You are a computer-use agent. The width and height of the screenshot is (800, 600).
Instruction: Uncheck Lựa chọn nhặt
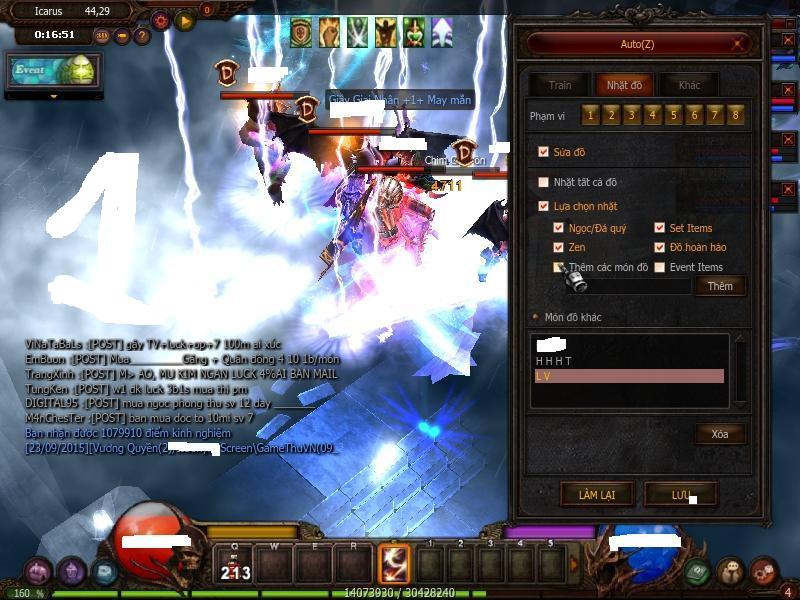pyautogui.click(x=544, y=206)
